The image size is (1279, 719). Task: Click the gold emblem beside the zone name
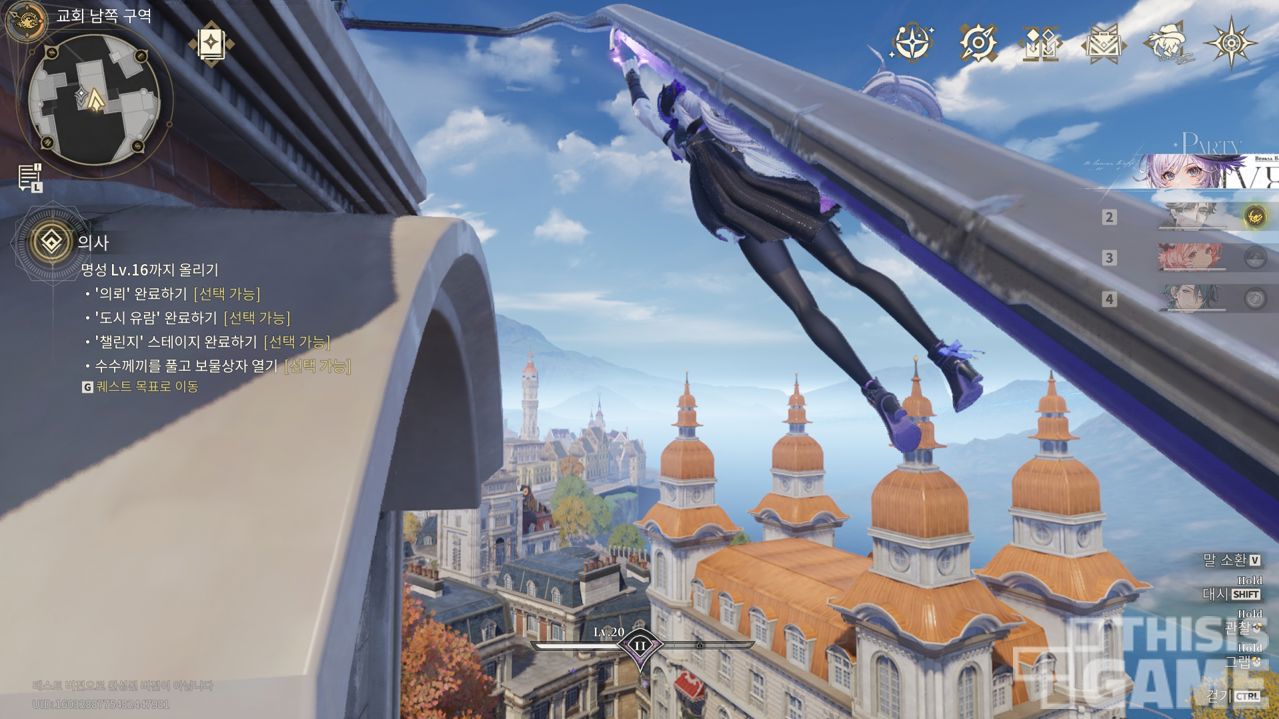(25, 19)
